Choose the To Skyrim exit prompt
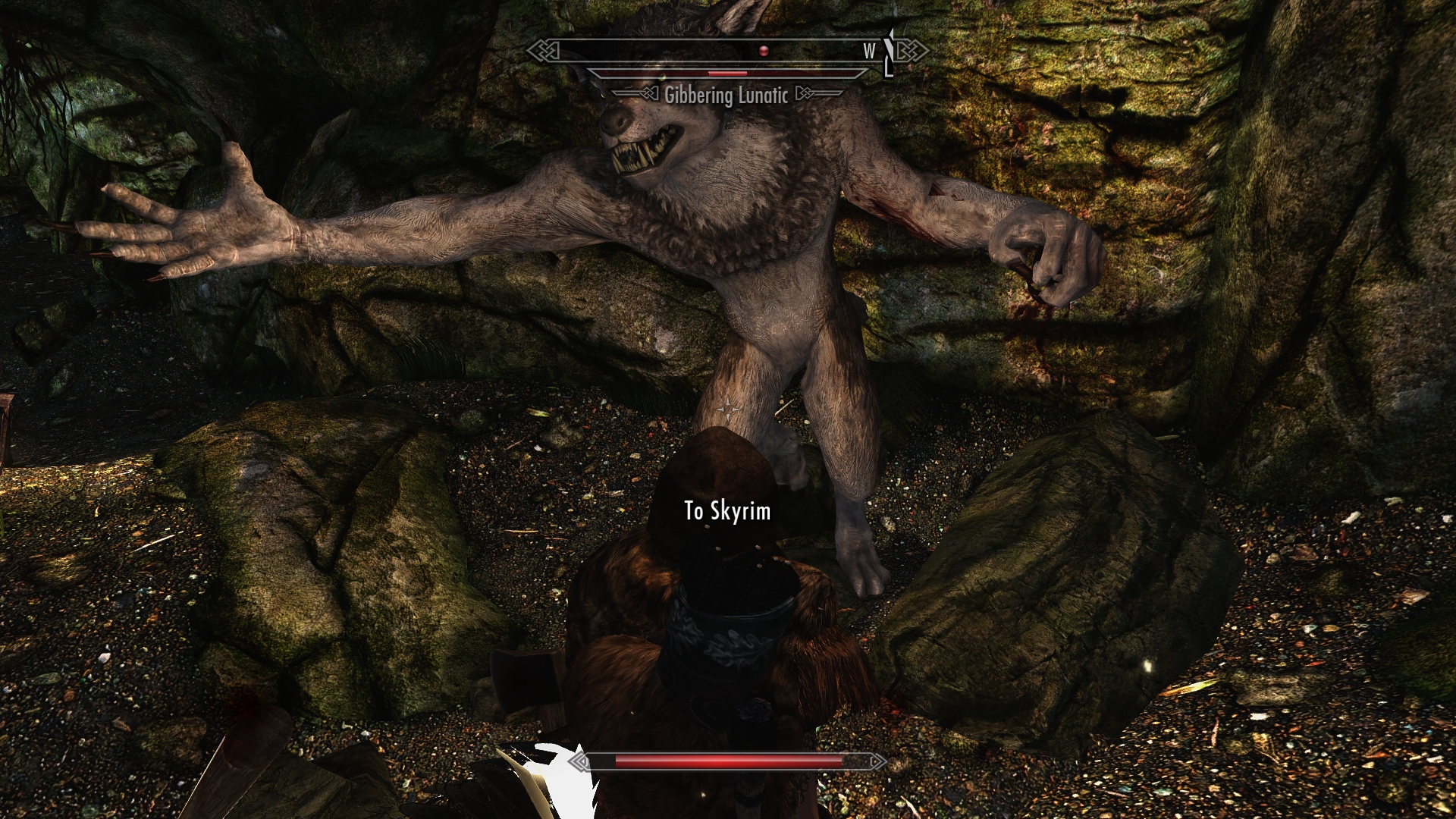Viewport: 1456px width, 819px height. (727, 511)
